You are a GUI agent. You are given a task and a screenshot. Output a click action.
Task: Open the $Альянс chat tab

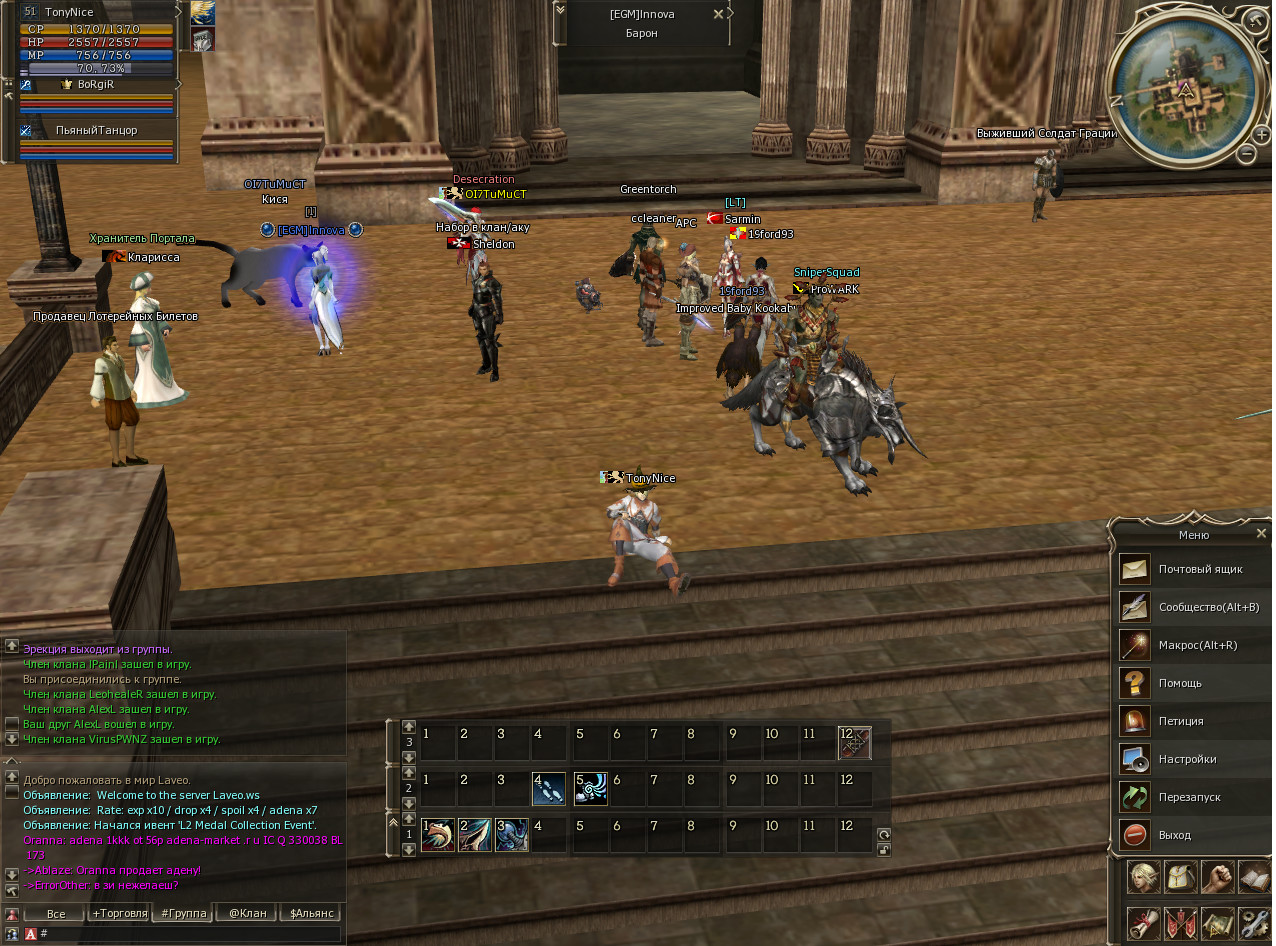coord(311,913)
